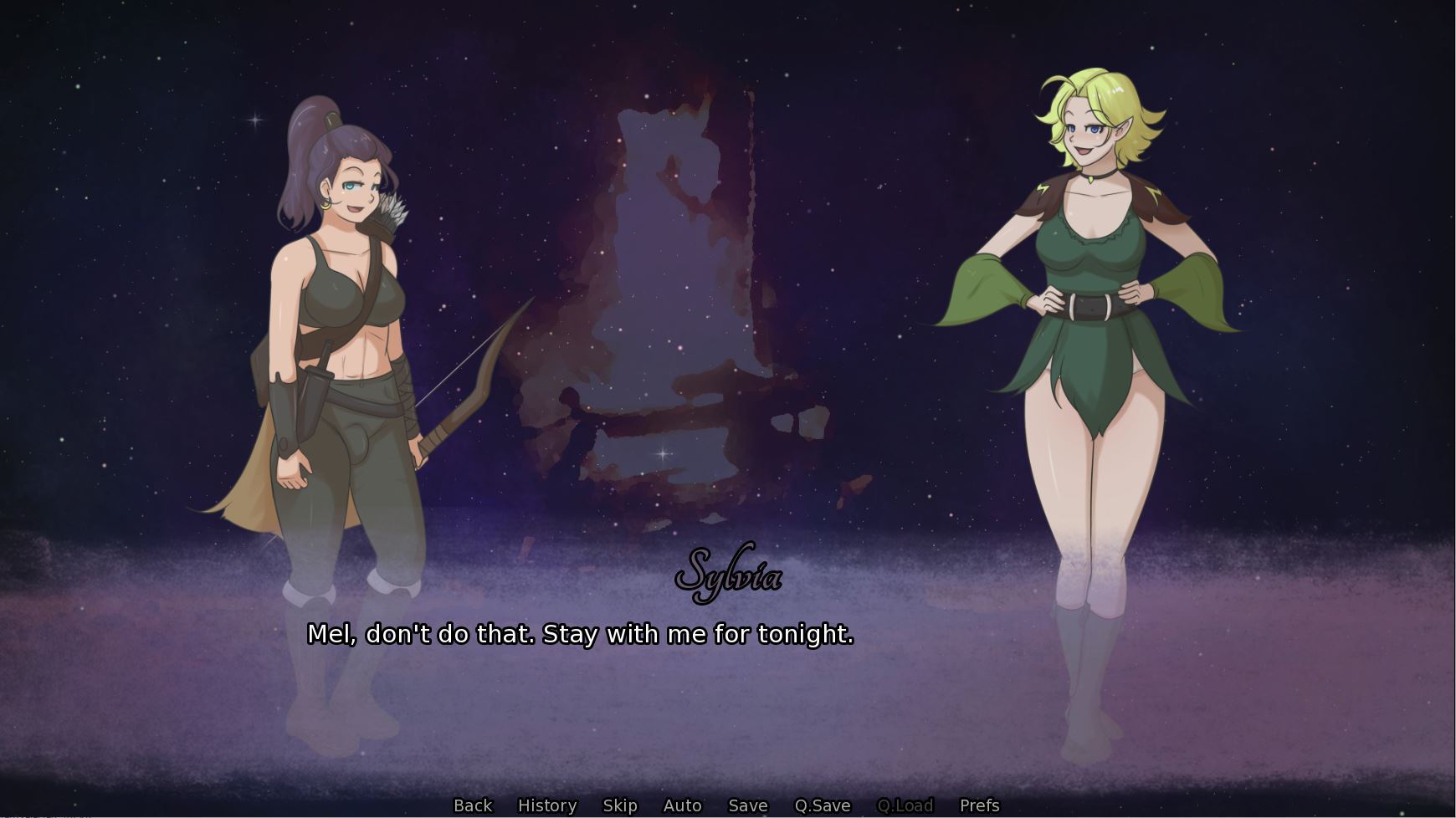This screenshot has width=1456, height=818.
Task: Turn on Auto dialogue advance
Action: [x=682, y=805]
